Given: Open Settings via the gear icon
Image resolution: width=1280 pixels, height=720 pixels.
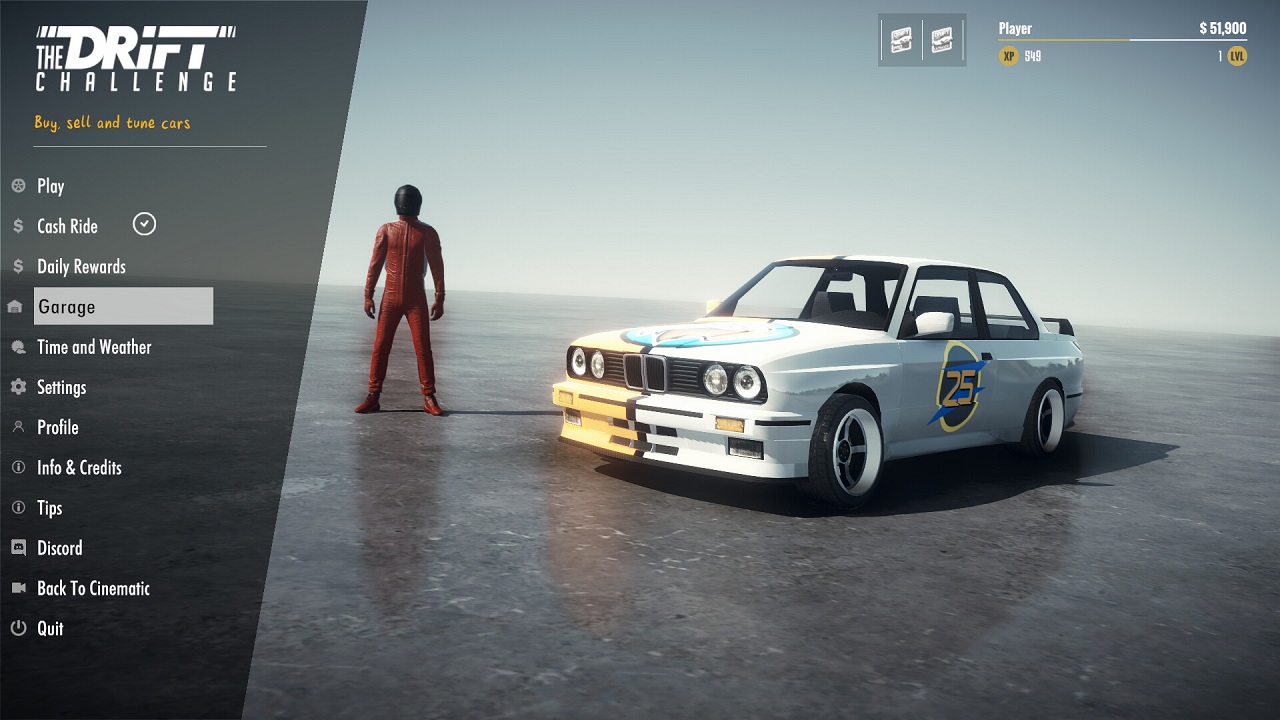Looking at the screenshot, I should 17,387.
